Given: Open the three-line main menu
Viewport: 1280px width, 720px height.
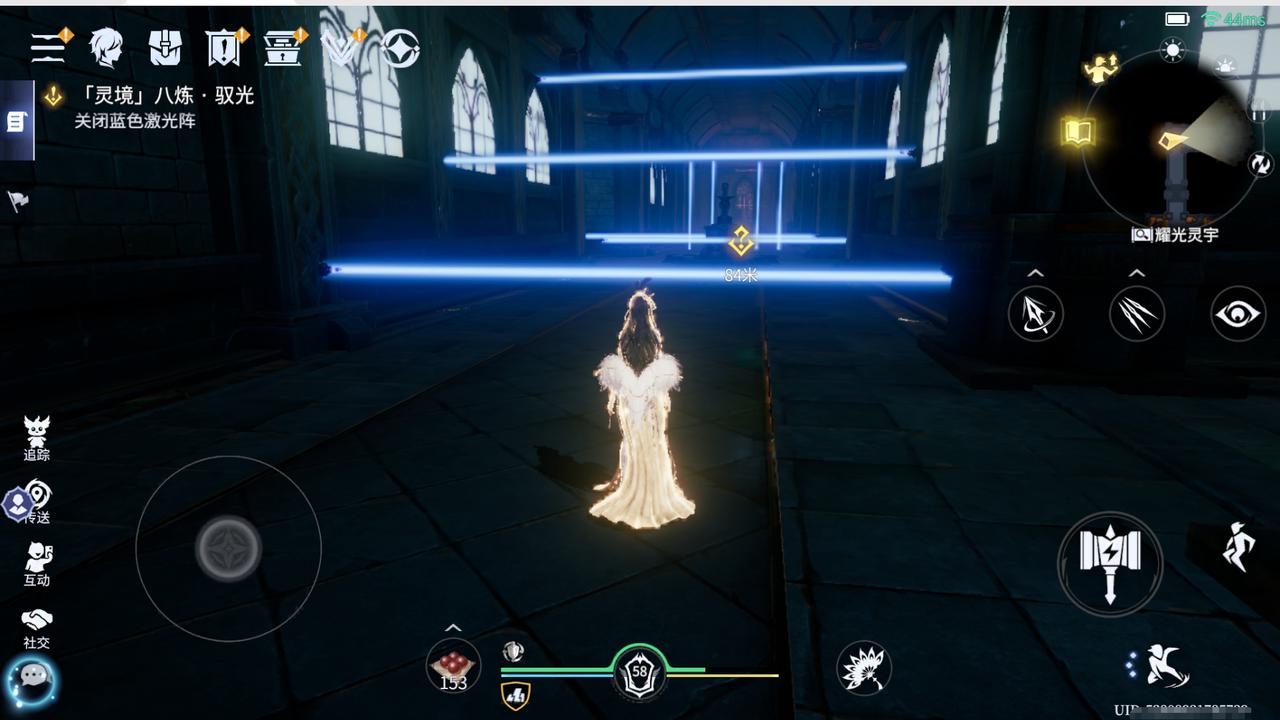Looking at the screenshot, I should [x=47, y=47].
